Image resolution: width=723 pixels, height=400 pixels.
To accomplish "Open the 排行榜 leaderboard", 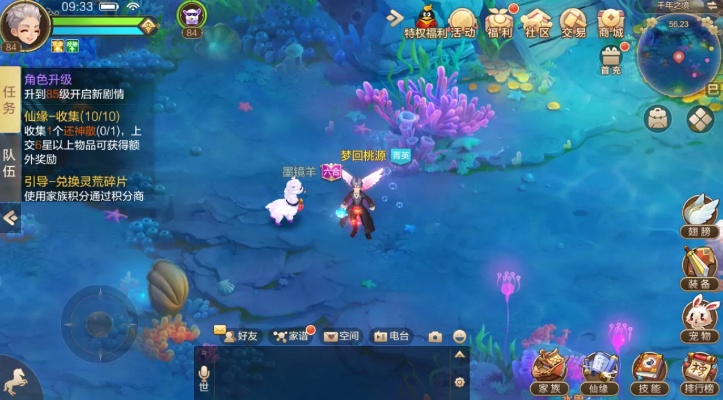I will pos(701,370).
